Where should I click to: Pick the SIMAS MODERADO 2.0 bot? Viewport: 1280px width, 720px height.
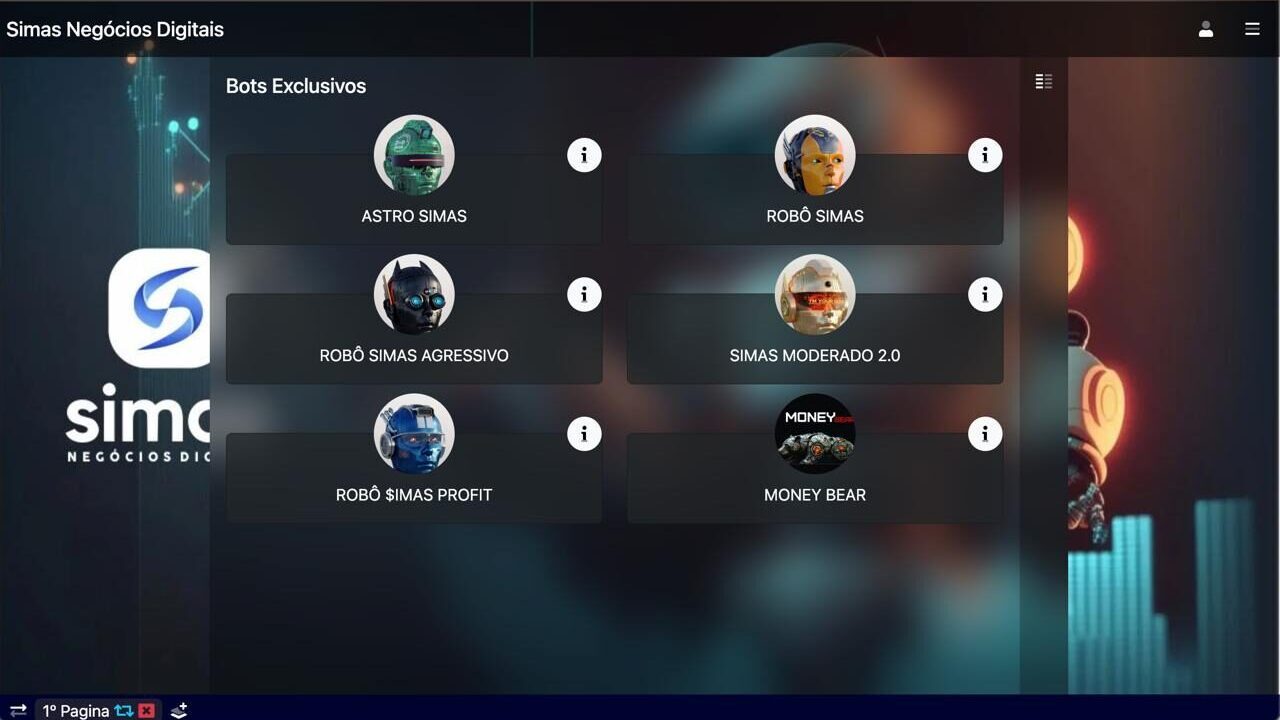tap(814, 354)
